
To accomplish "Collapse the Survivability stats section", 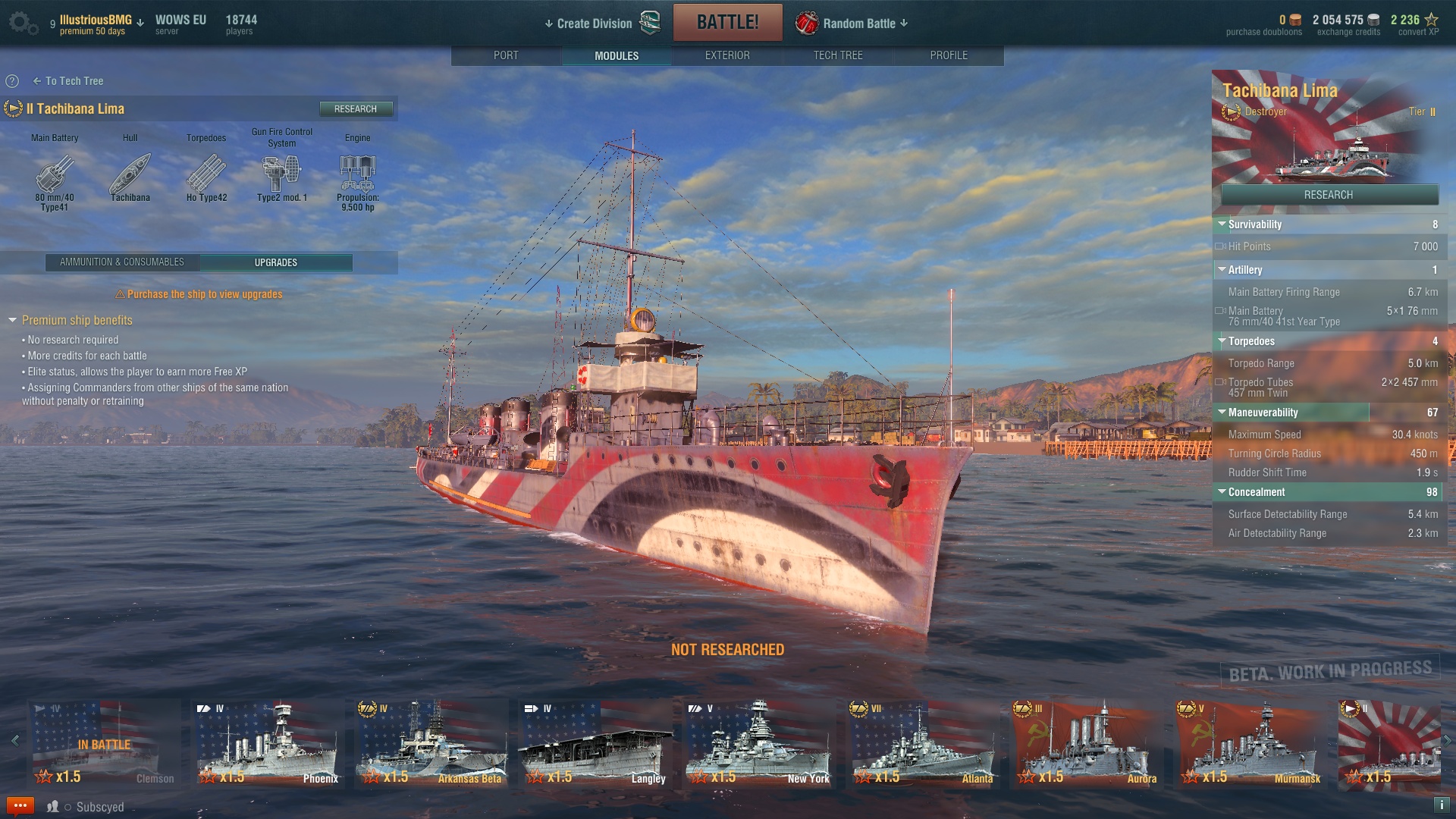I will [x=1222, y=224].
